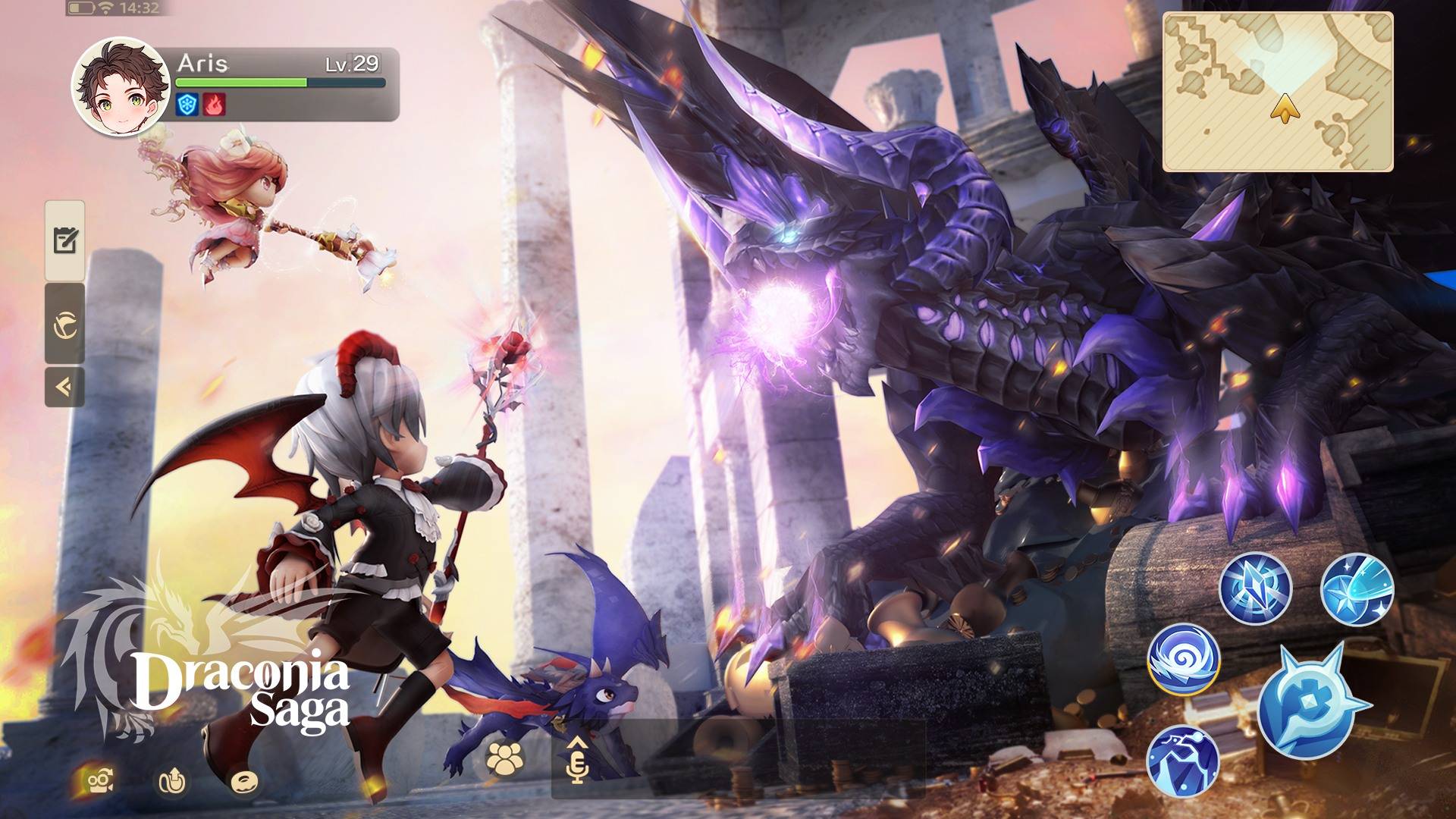The width and height of the screenshot is (1456, 819).
Task: Inspect the ice shield buff icon
Action: pyautogui.click(x=186, y=105)
